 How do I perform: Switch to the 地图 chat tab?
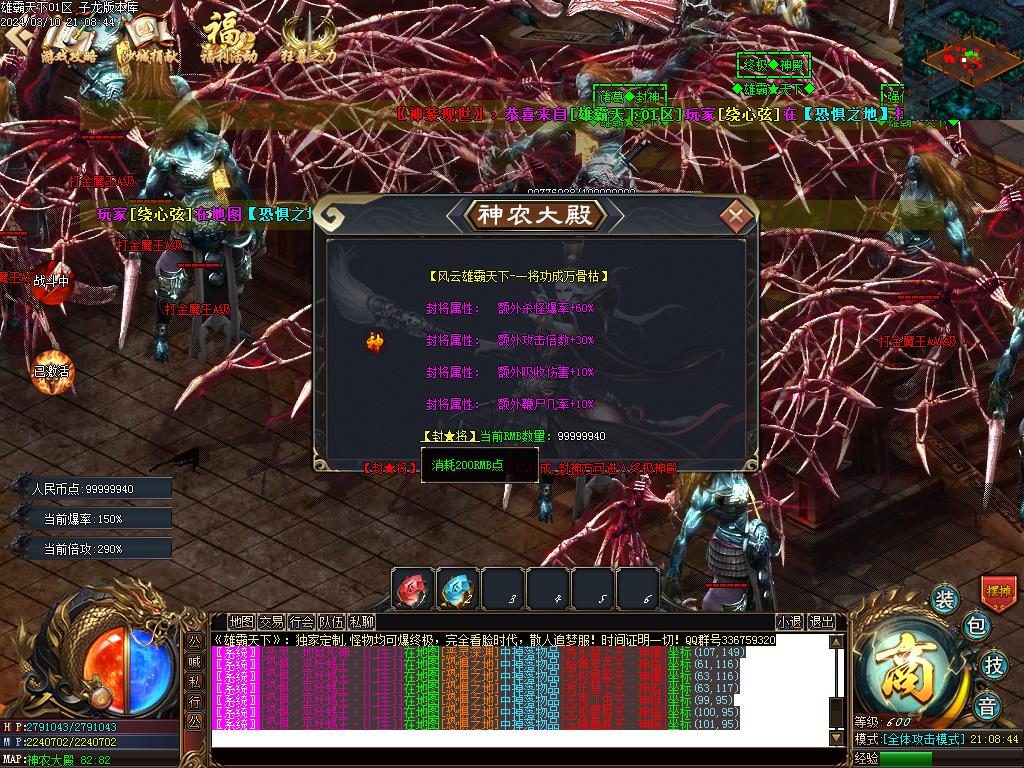(x=241, y=622)
